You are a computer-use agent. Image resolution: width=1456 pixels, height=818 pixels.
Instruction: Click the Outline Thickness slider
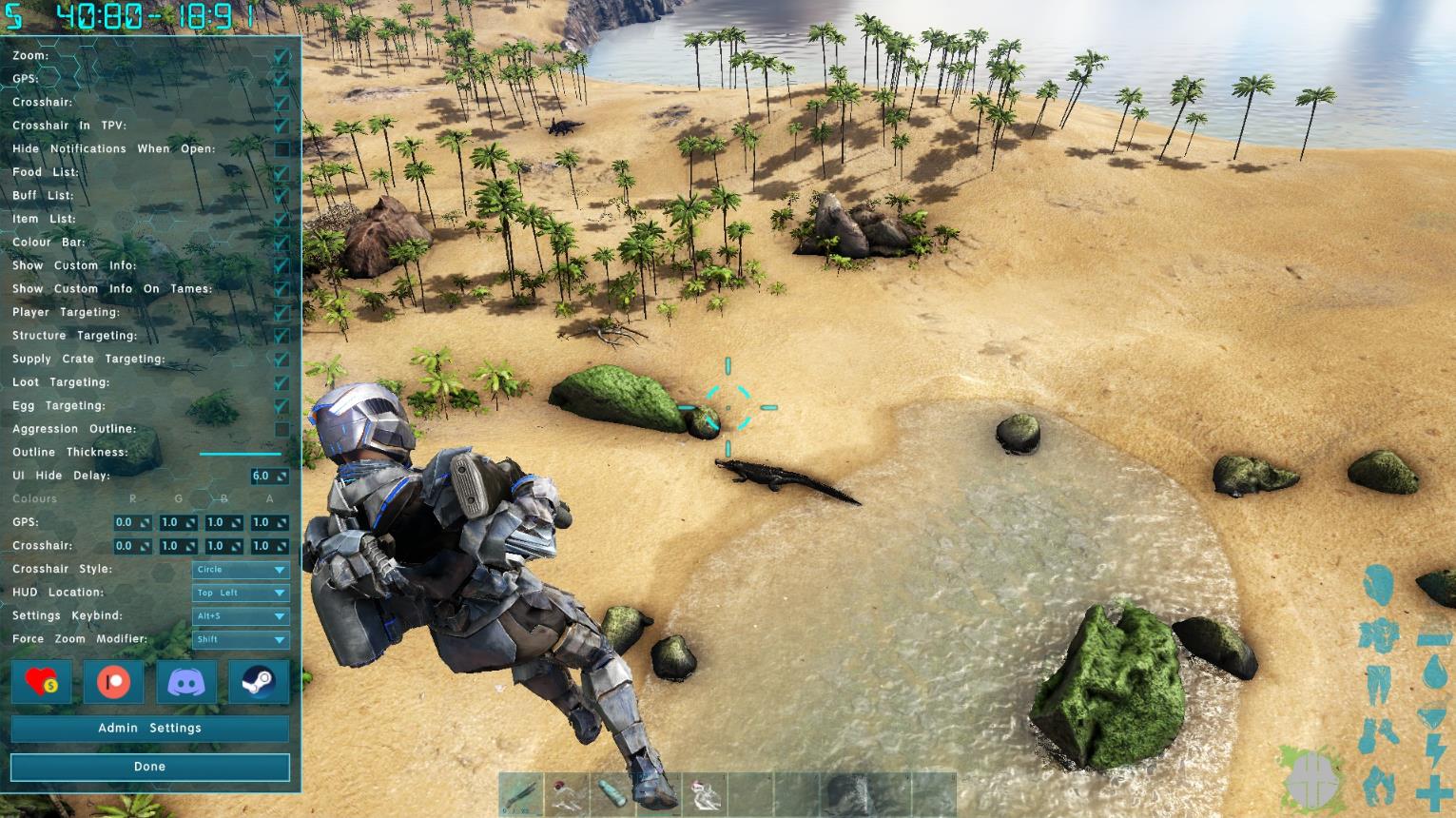[240, 454]
